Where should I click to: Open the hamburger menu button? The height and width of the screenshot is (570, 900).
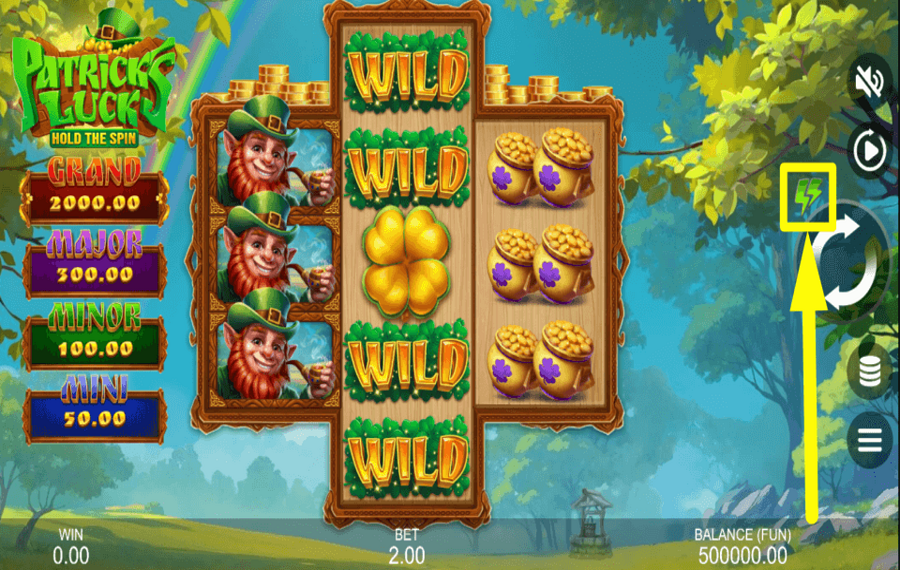(x=869, y=439)
